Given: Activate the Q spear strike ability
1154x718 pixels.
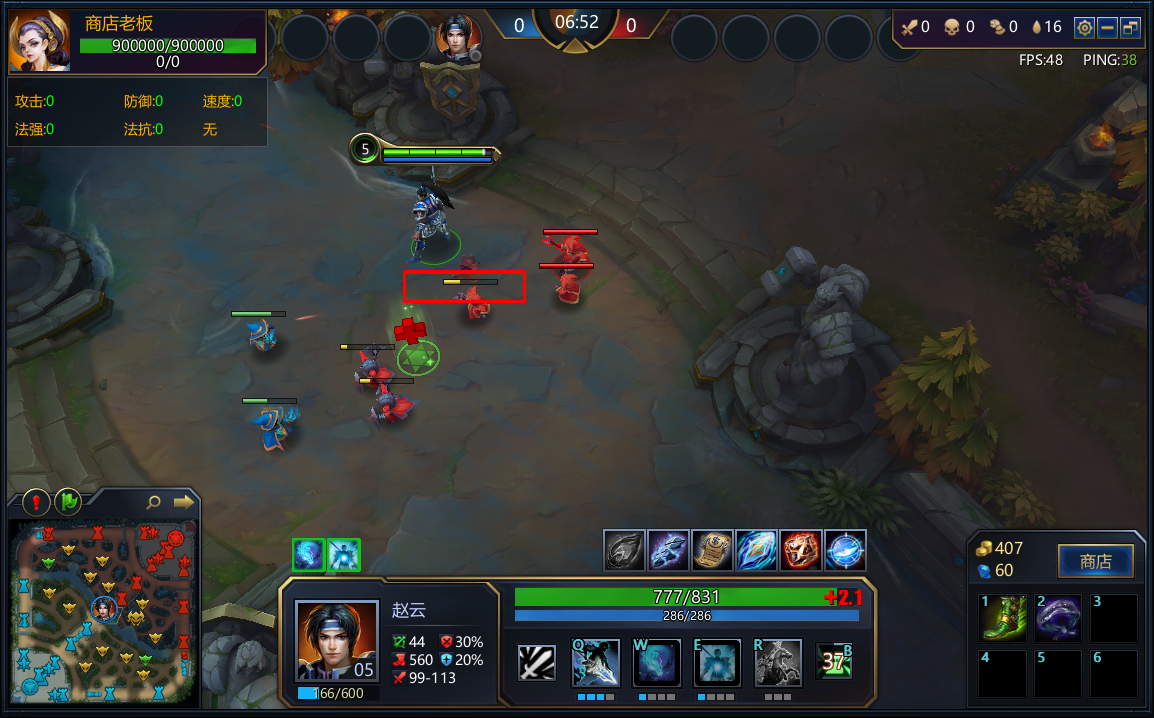Looking at the screenshot, I should pyautogui.click(x=596, y=662).
